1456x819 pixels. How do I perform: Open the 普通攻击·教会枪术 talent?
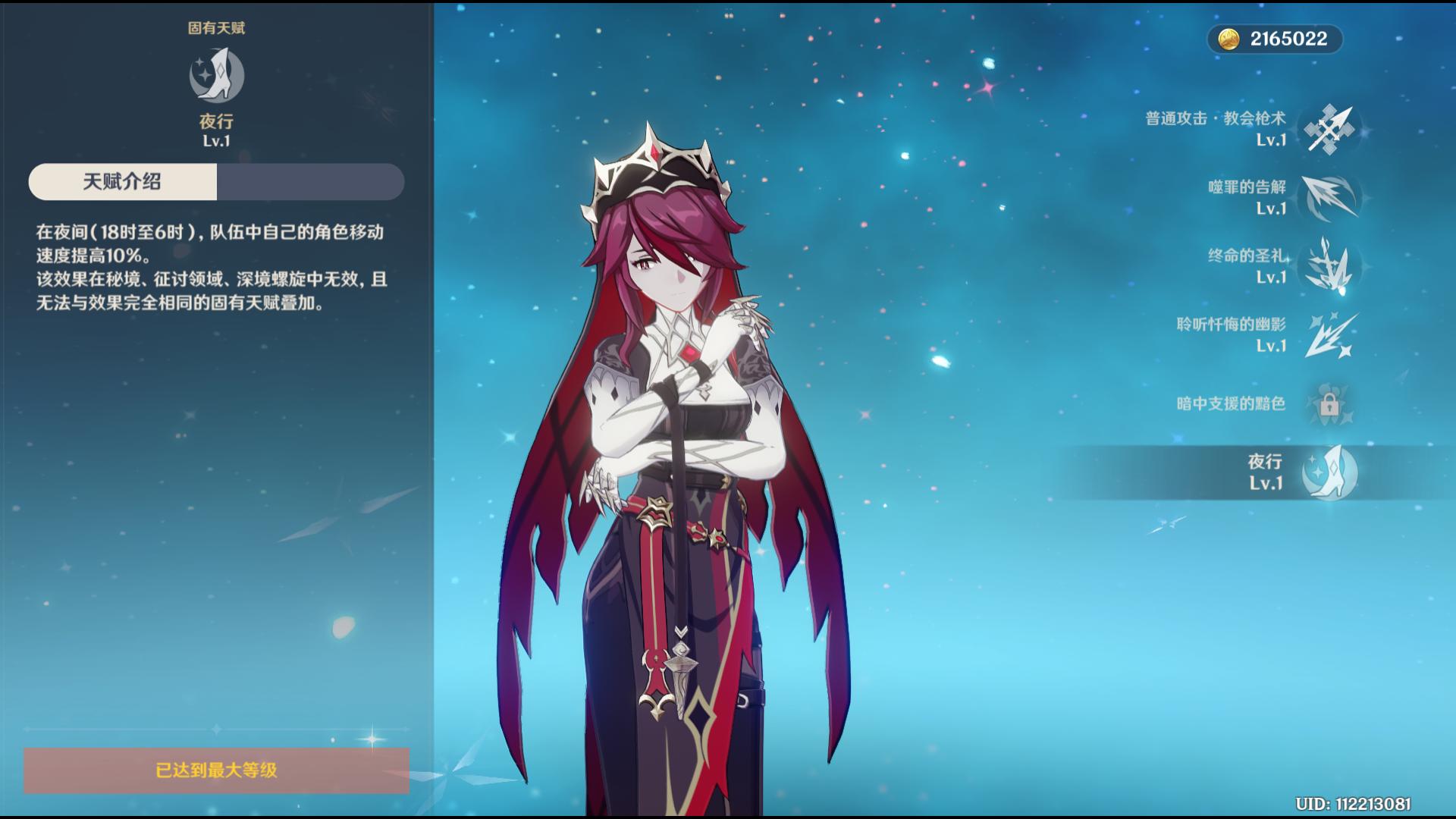pos(1330,130)
